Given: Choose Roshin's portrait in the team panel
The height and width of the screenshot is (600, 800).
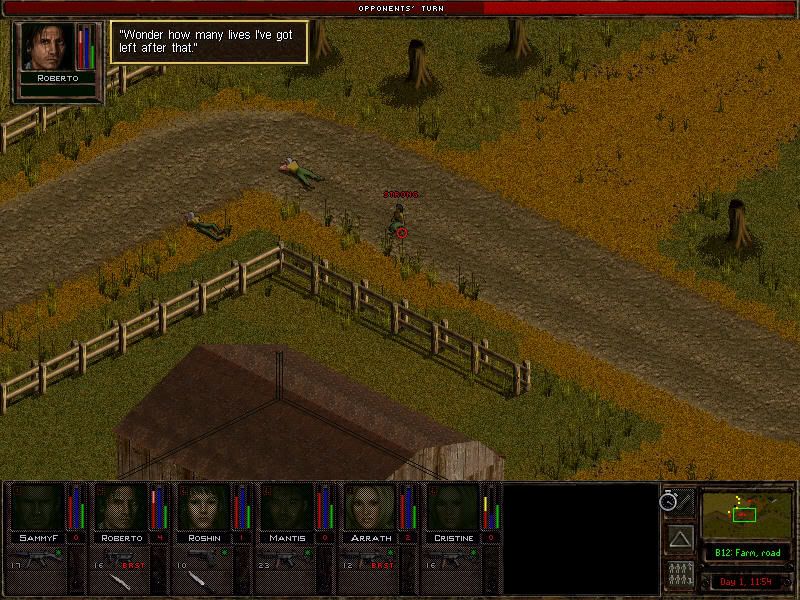Looking at the screenshot, I should (203, 508).
